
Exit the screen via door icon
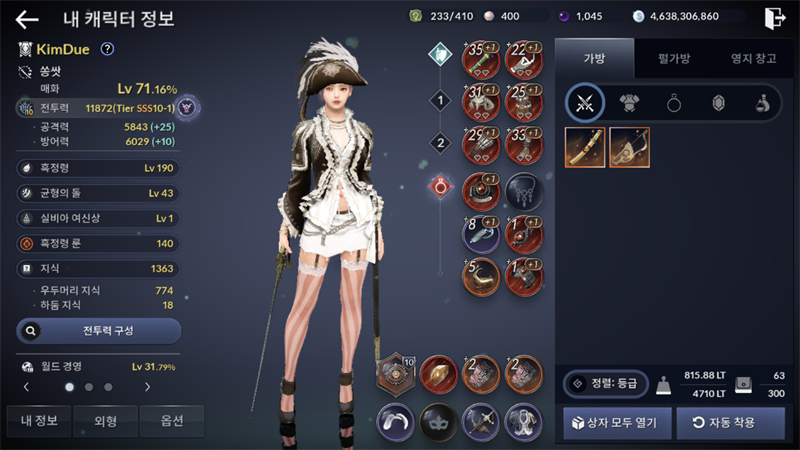[774, 18]
